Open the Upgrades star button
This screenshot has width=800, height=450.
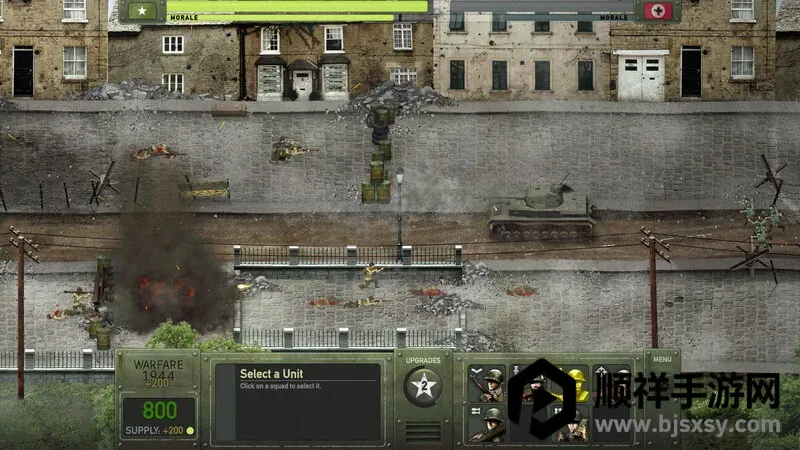point(422,387)
